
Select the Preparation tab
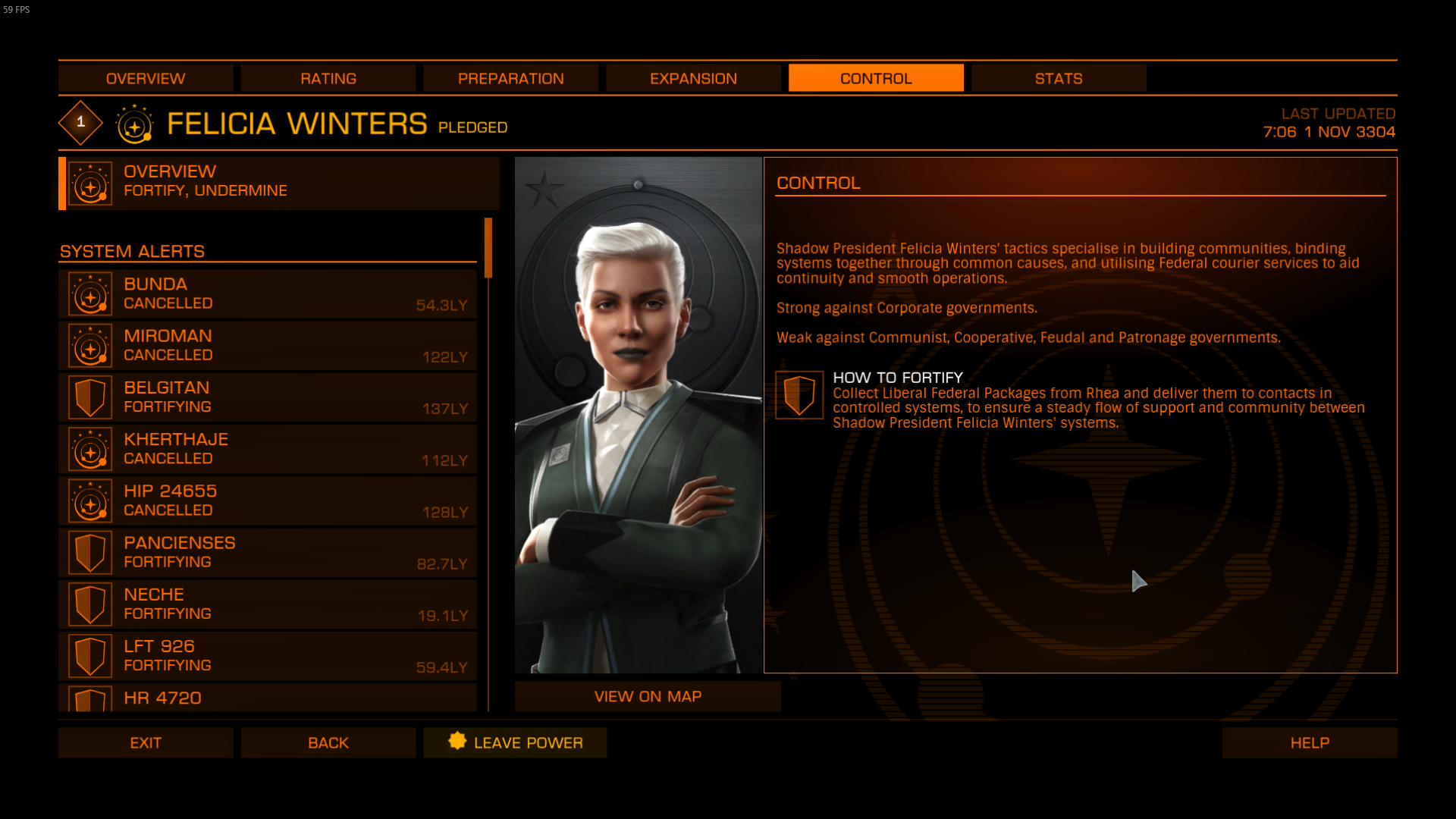(510, 78)
